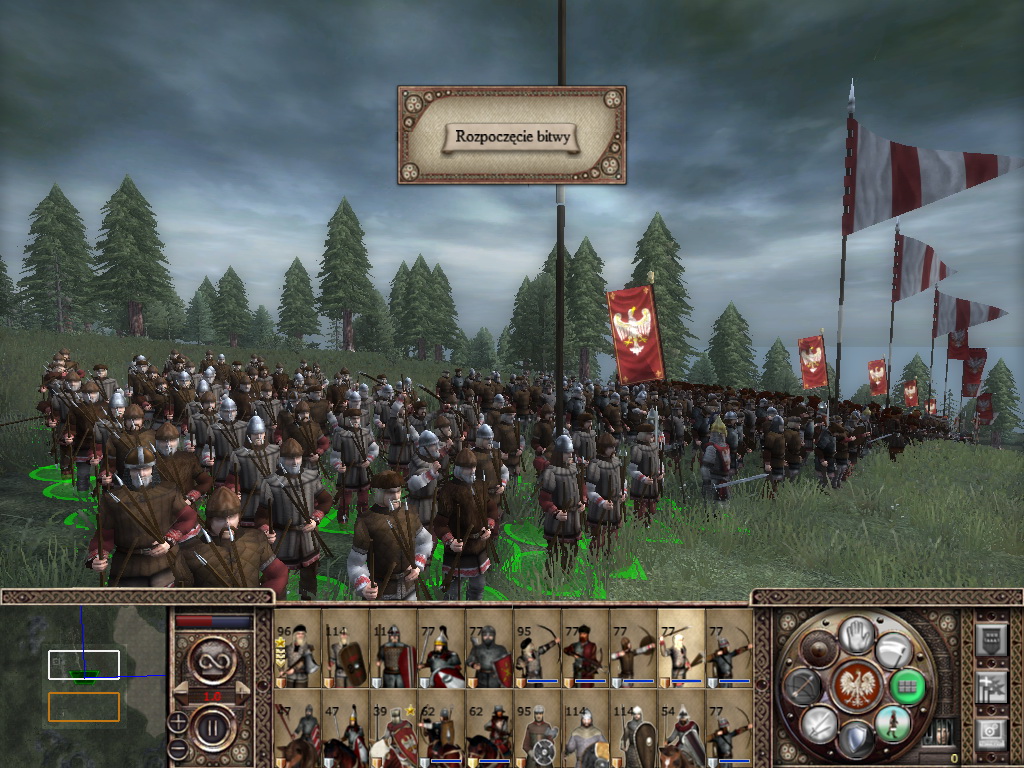Select the bearded general unit card with 96 men
The image size is (1024, 768).
(x=297, y=649)
